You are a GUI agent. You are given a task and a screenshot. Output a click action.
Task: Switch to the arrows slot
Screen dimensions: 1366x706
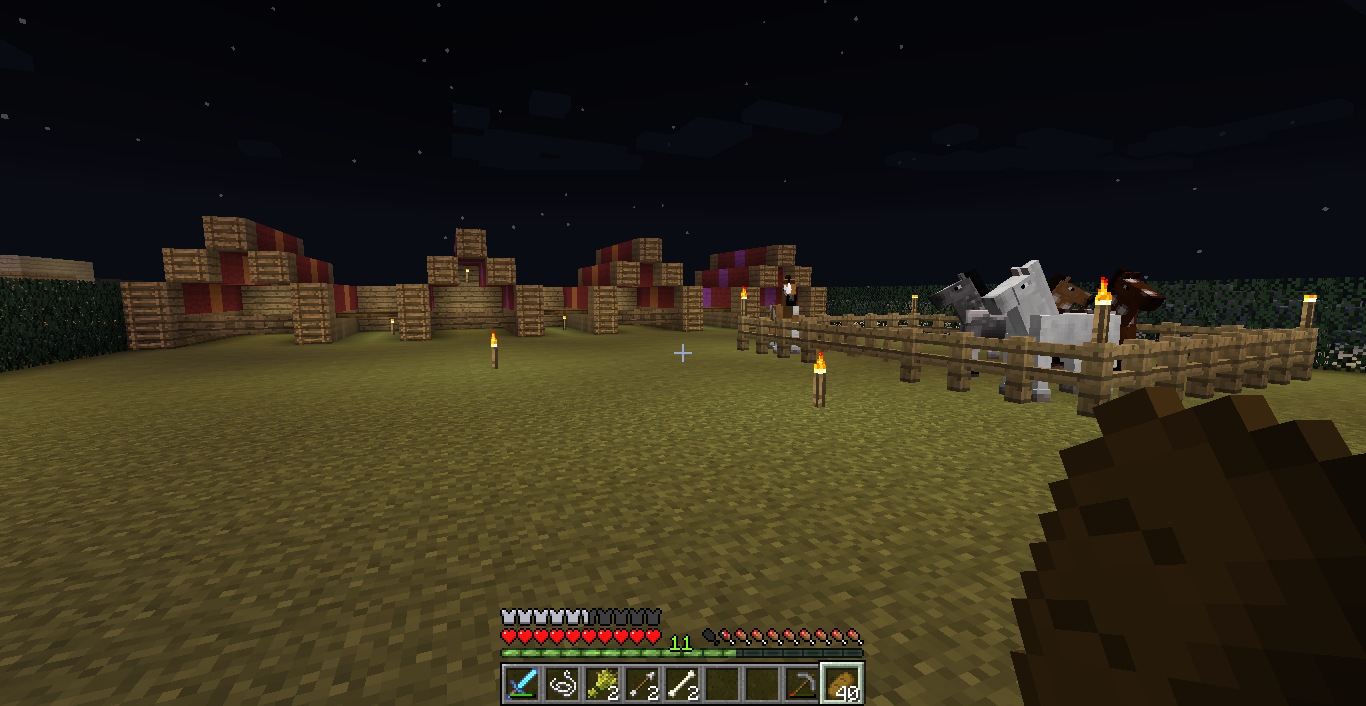point(643,684)
